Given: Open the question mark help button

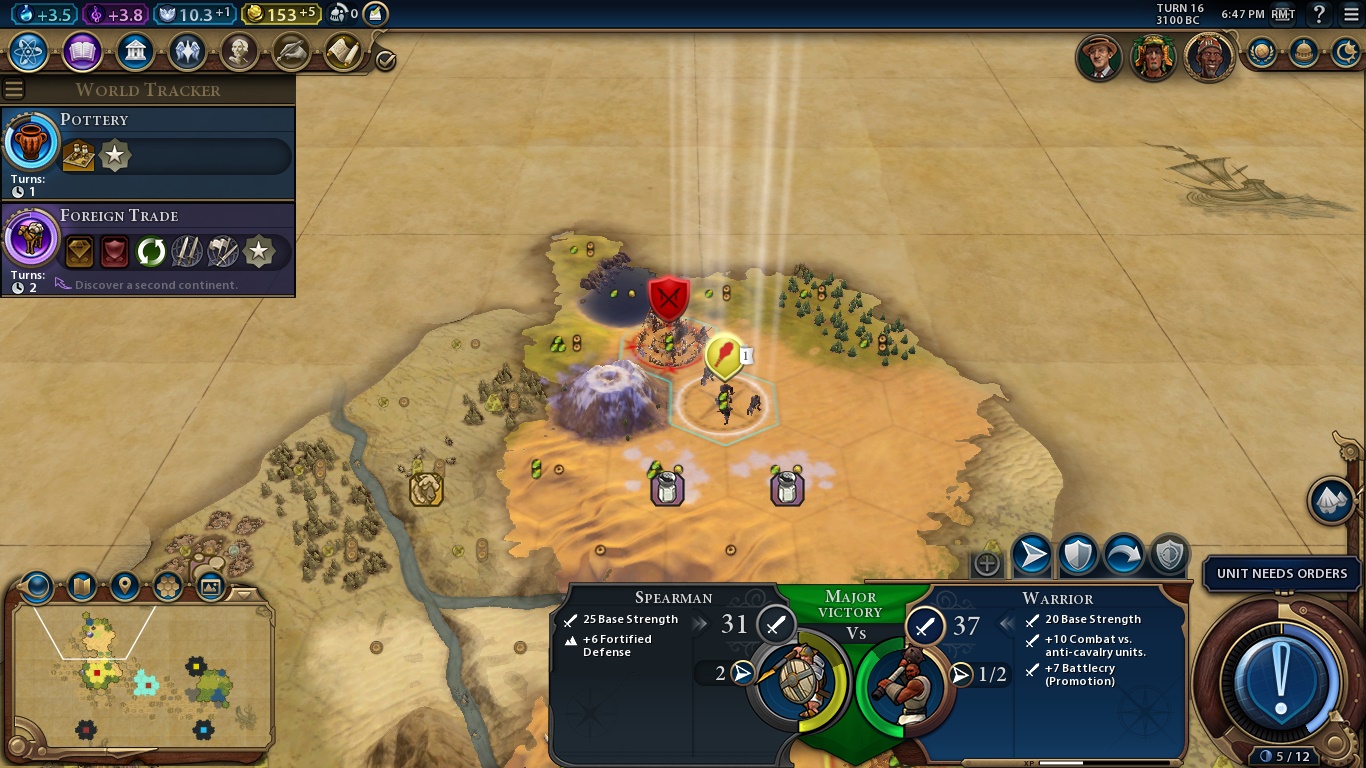Looking at the screenshot, I should tap(1320, 14).
